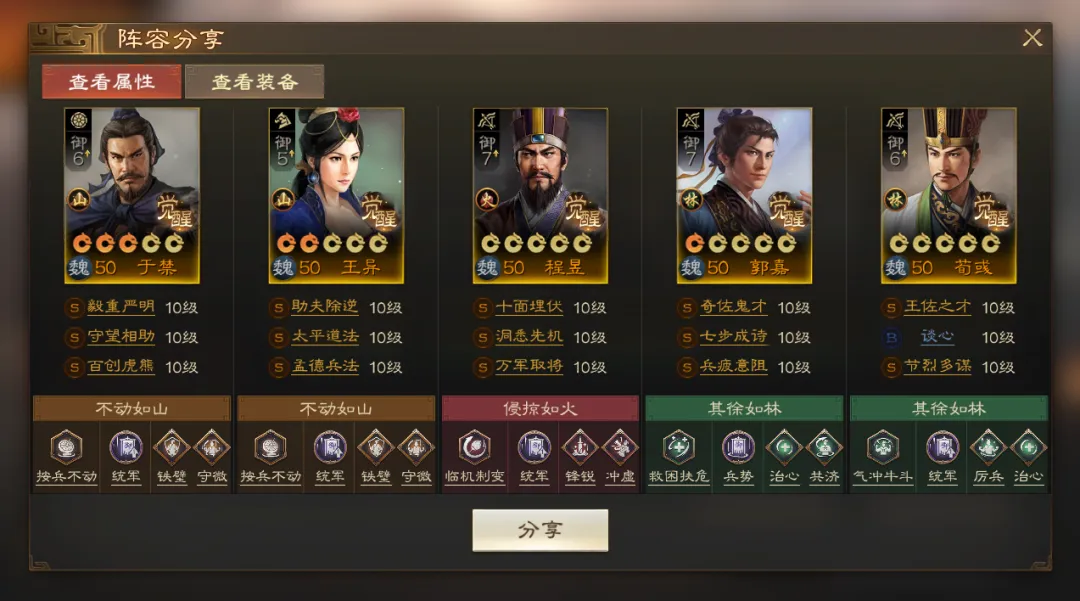The height and width of the screenshot is (601, 1080).
Task: View the 十面埋伏 skill
Action: point(529,308)
